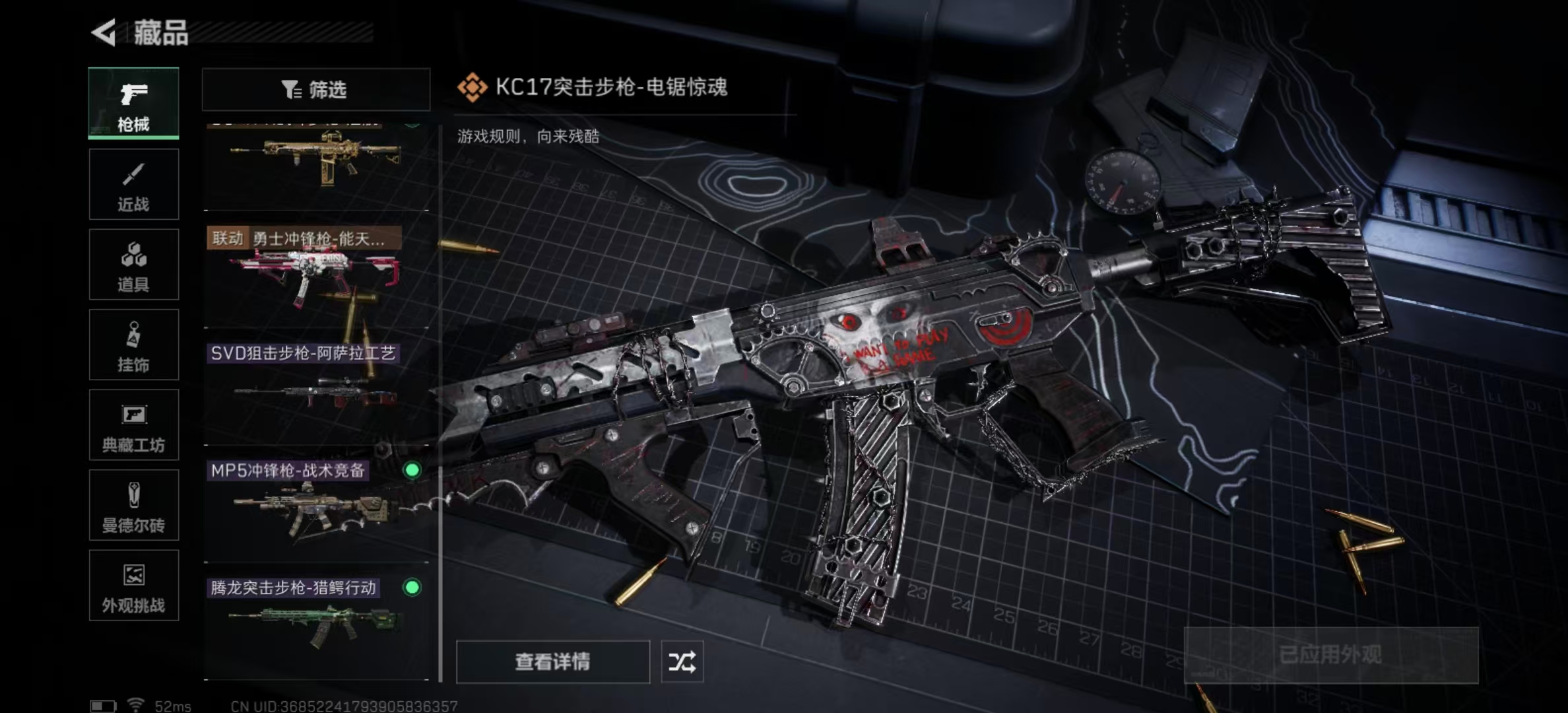Viewport: 1568px width, 713px height.
Task: Open the 枪械 firearms category
Action: coord(133,104)
